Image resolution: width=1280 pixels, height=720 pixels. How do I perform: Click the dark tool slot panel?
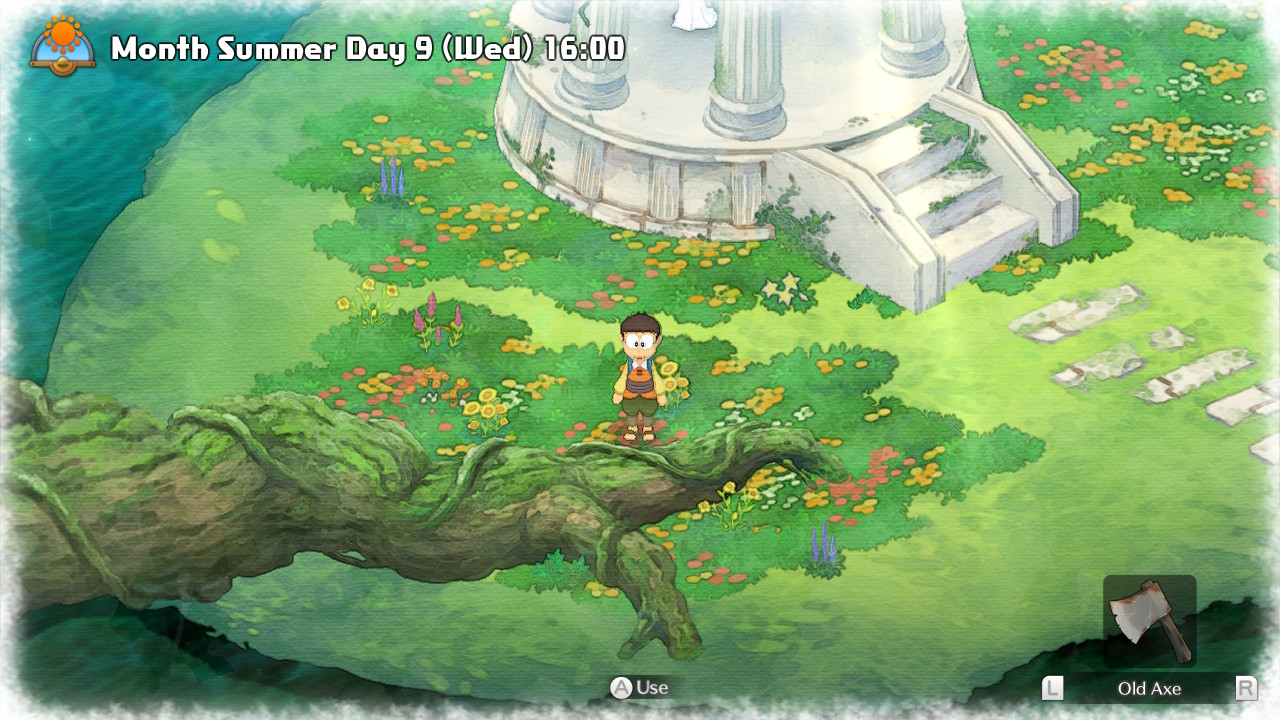pyautogui.click(x=1150, y=620)
